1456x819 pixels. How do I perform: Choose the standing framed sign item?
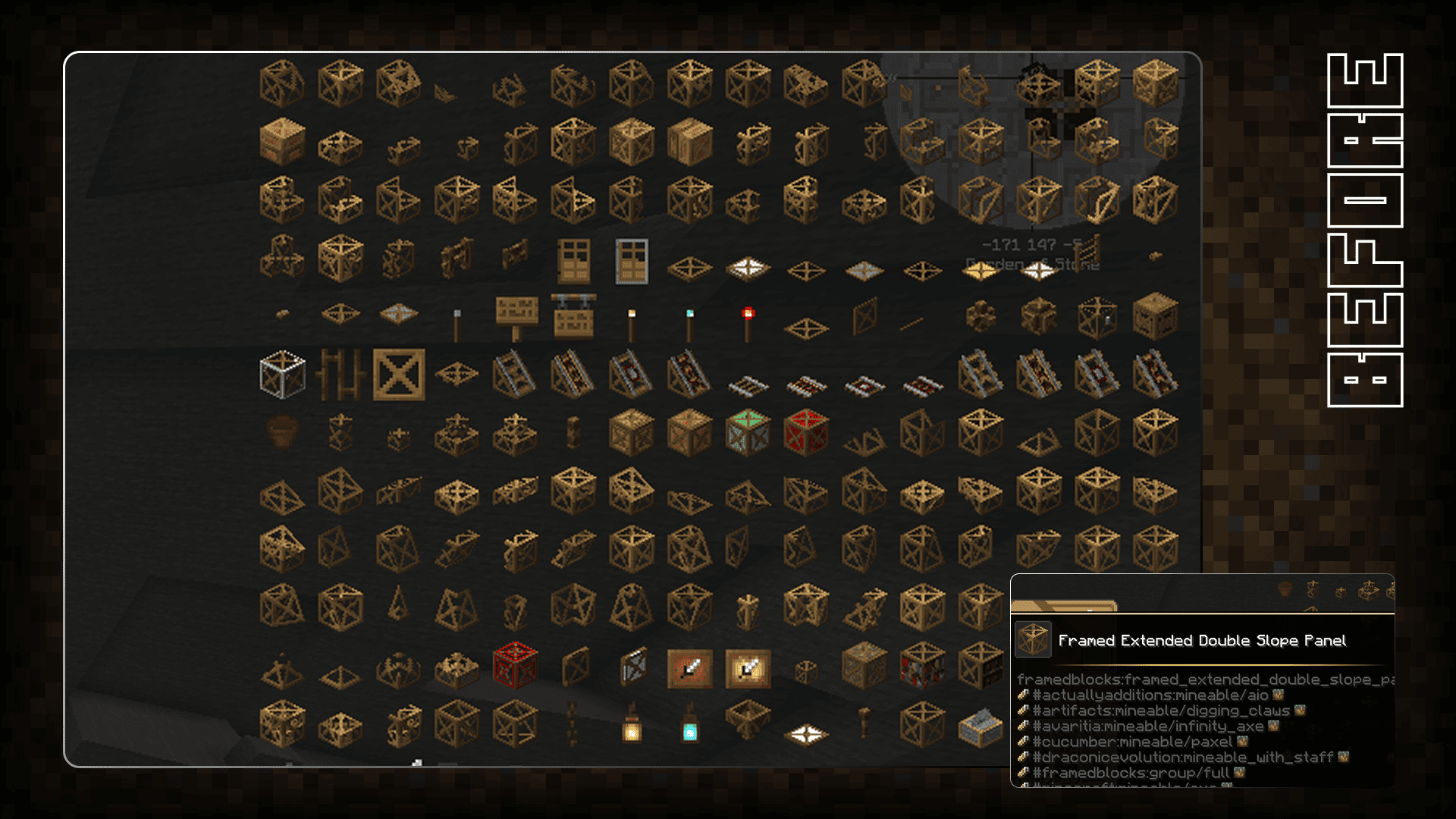(516, 315)
